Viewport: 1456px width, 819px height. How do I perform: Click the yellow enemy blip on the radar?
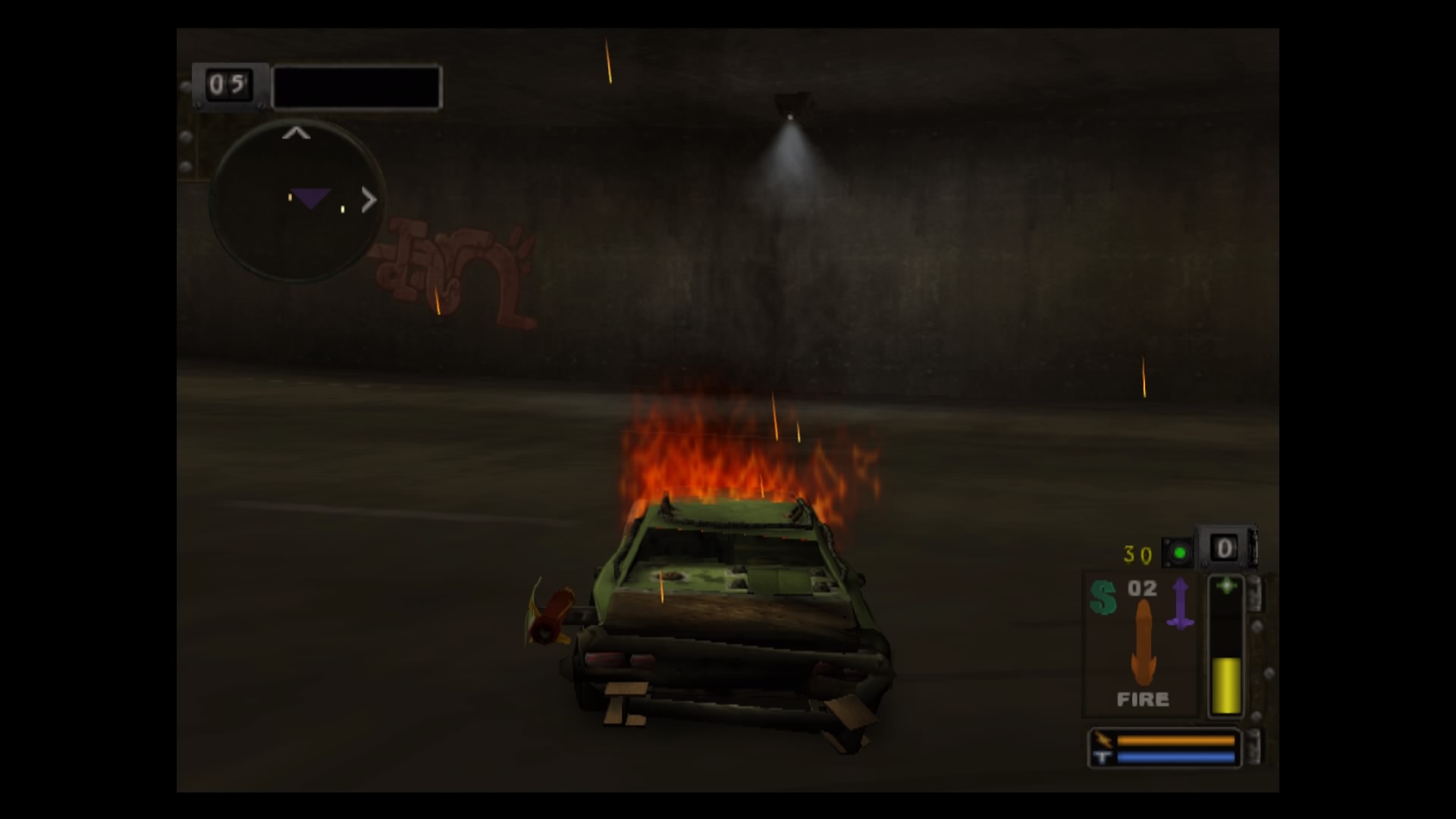[x=342, y=209]
